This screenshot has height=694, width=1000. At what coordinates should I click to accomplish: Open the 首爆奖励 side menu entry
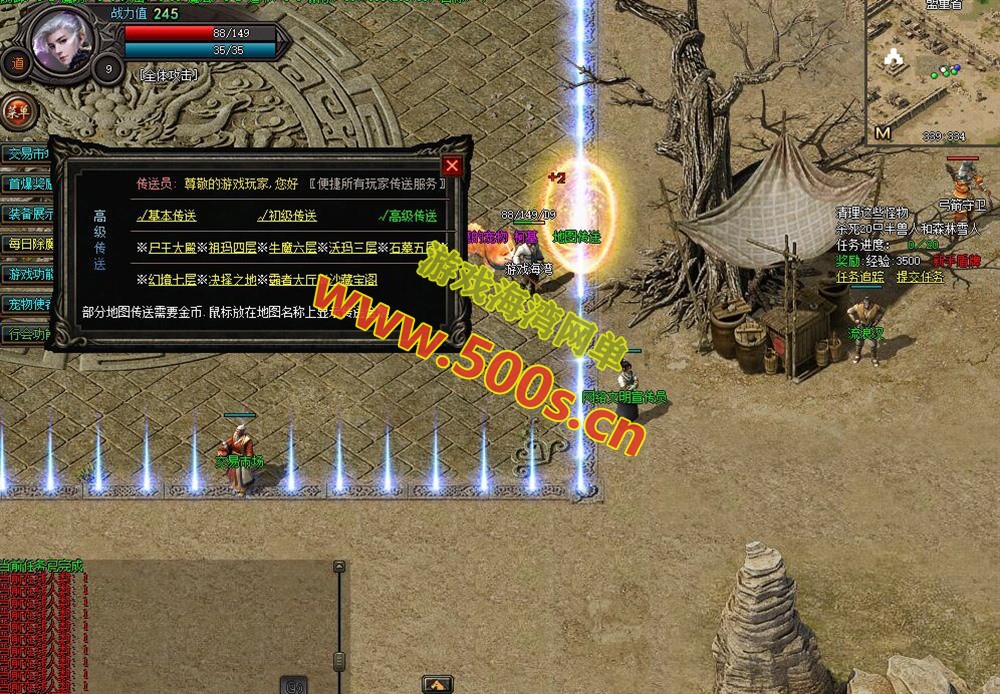point(28,184)
